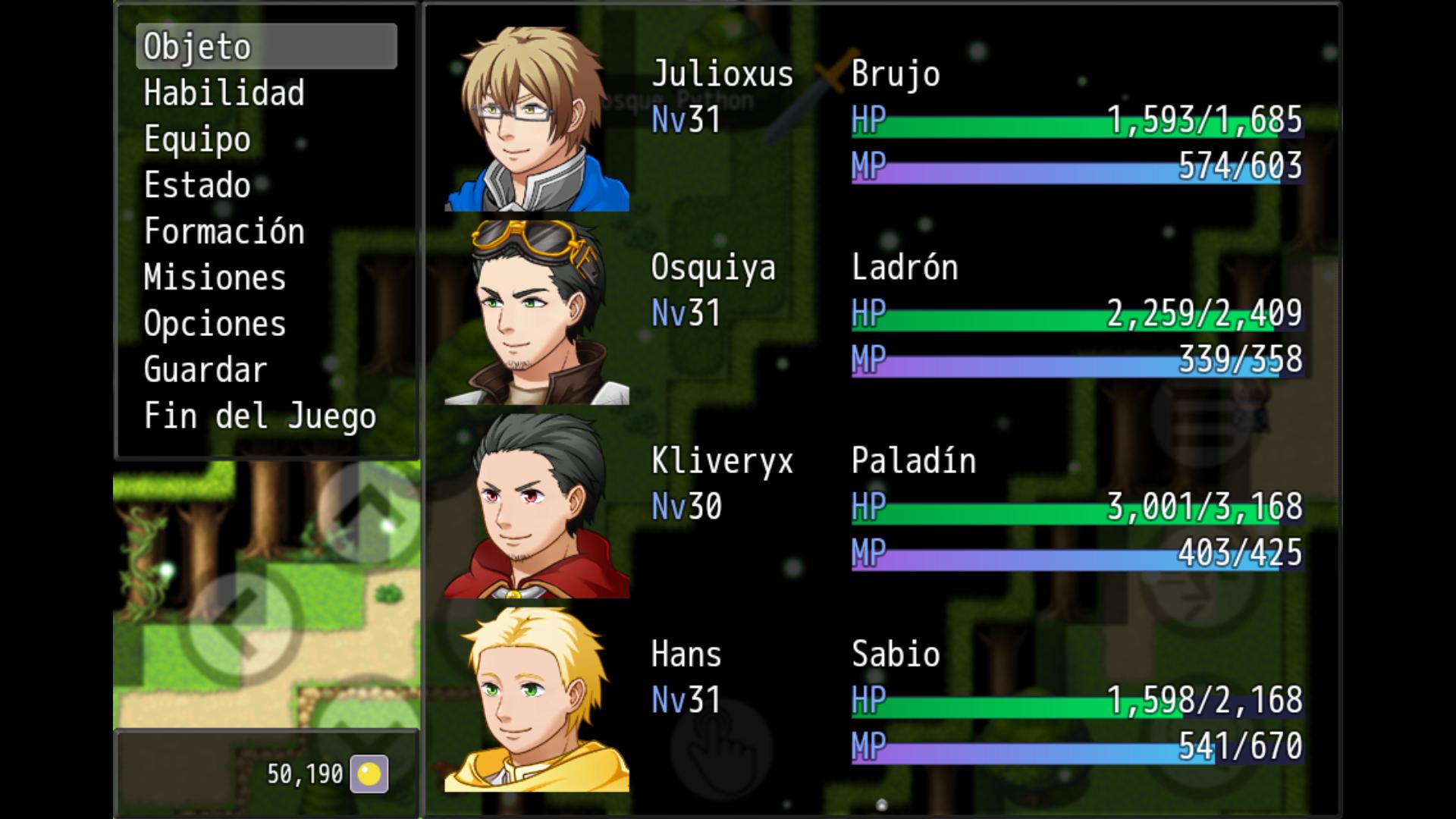Screen dimensions: 1456x819
Task: Click the gold coin icon beside 50,190
Action: tap(369, 773)
